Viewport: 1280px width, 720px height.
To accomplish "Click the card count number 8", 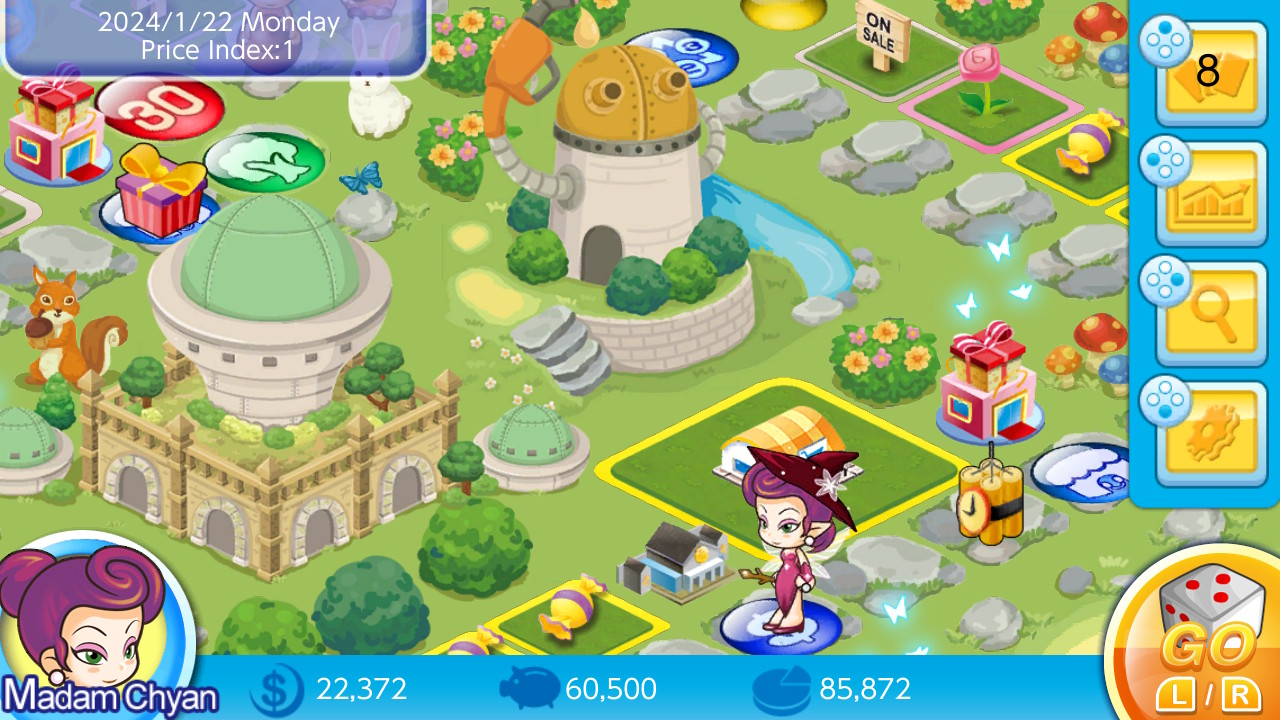I will (1210, 70).
